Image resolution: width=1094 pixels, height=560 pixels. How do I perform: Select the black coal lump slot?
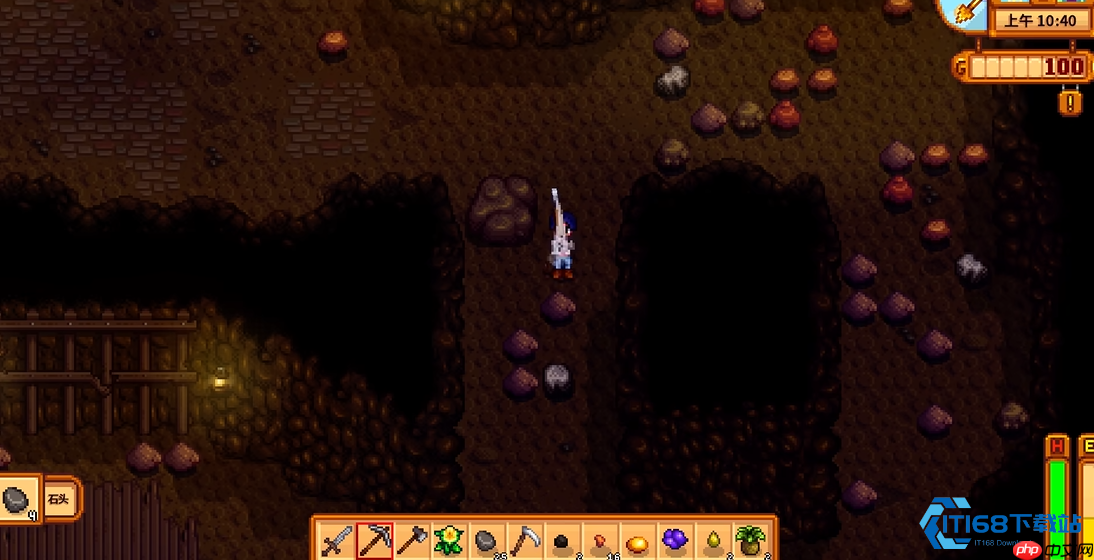(562, 541)
